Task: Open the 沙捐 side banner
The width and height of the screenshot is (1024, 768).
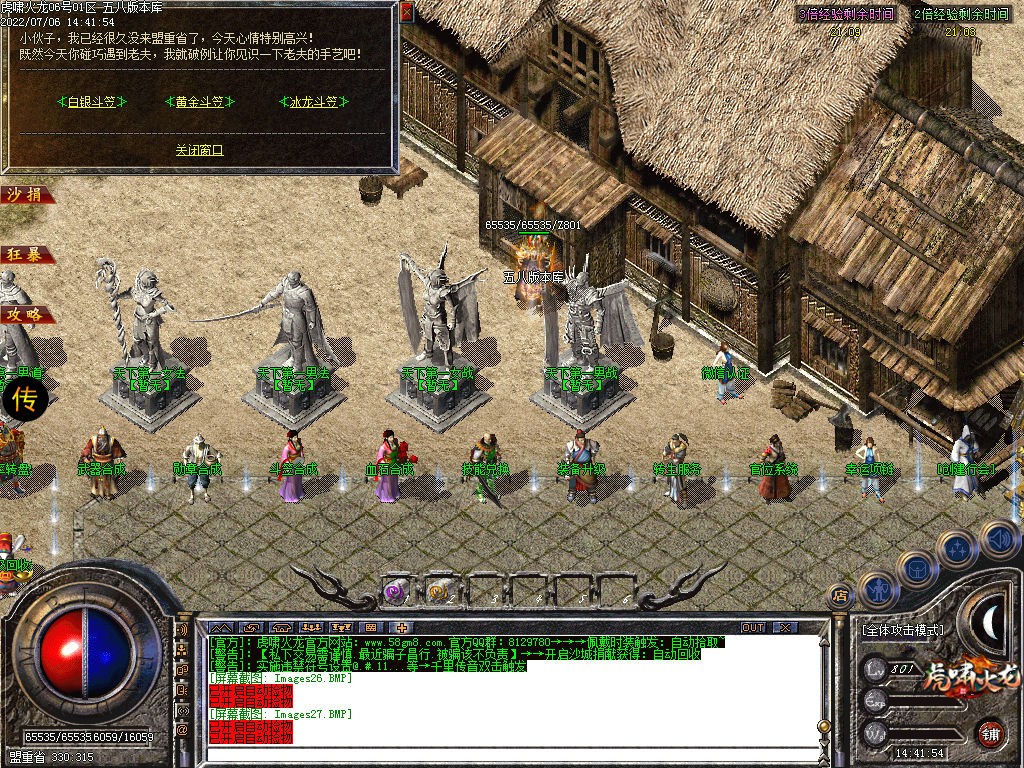Action: coord(25,195)
